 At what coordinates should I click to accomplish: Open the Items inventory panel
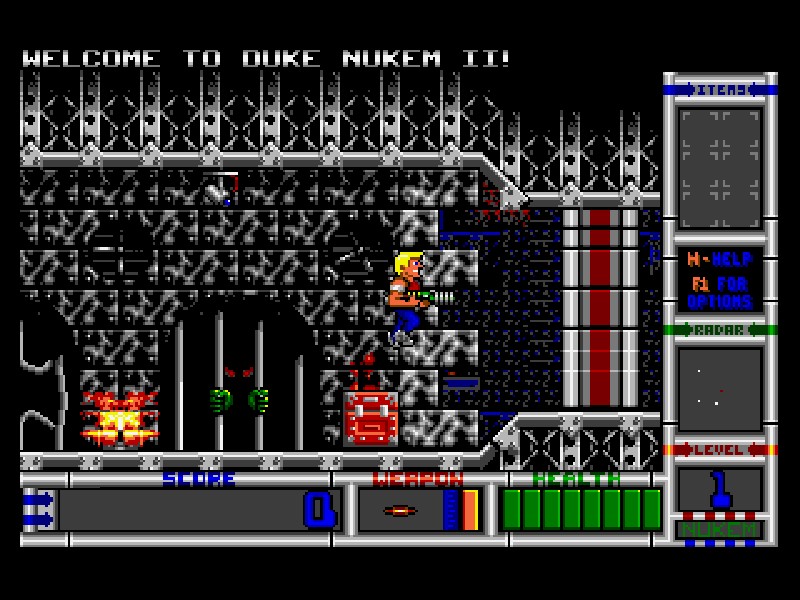(720, 168)
